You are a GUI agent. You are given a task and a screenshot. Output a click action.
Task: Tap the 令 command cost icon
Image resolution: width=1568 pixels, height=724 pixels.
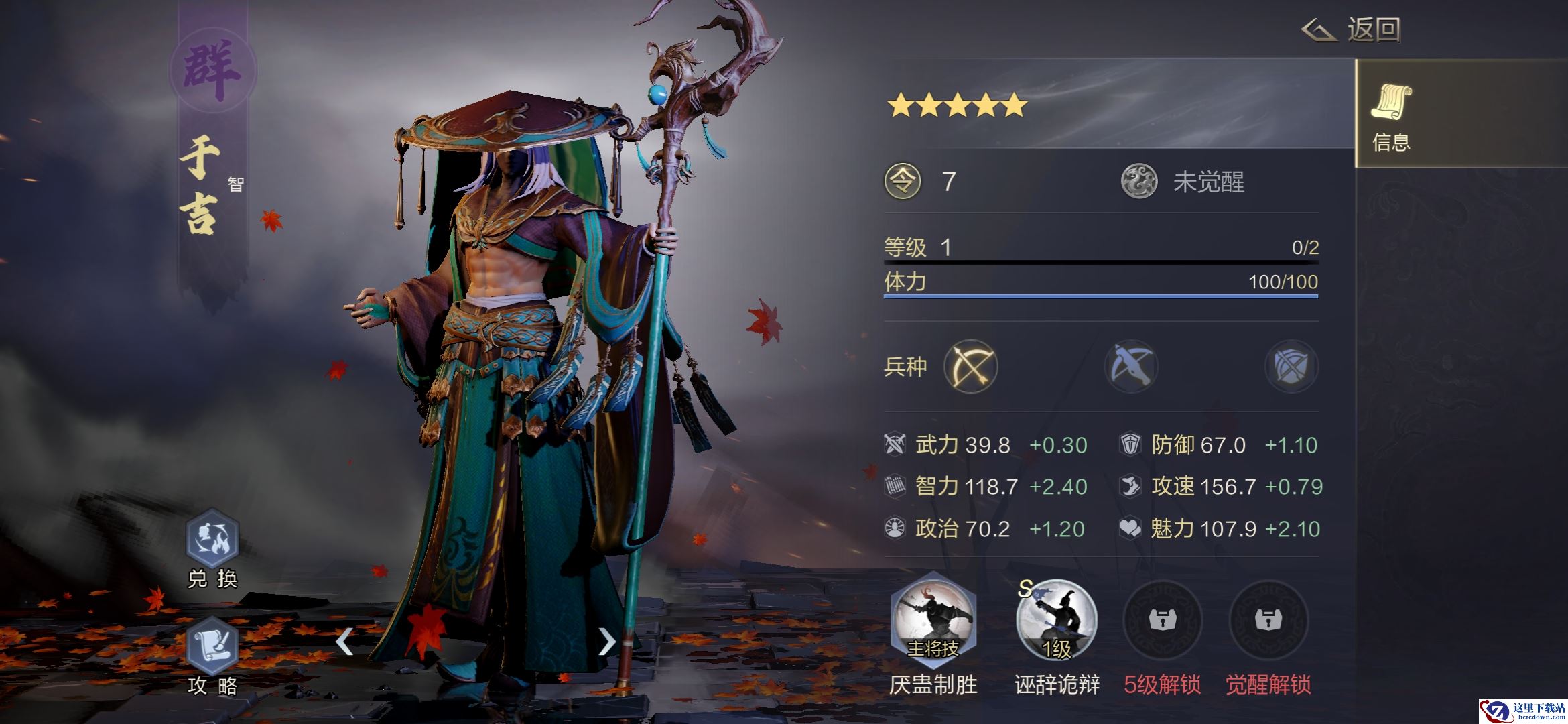(903, 182)
